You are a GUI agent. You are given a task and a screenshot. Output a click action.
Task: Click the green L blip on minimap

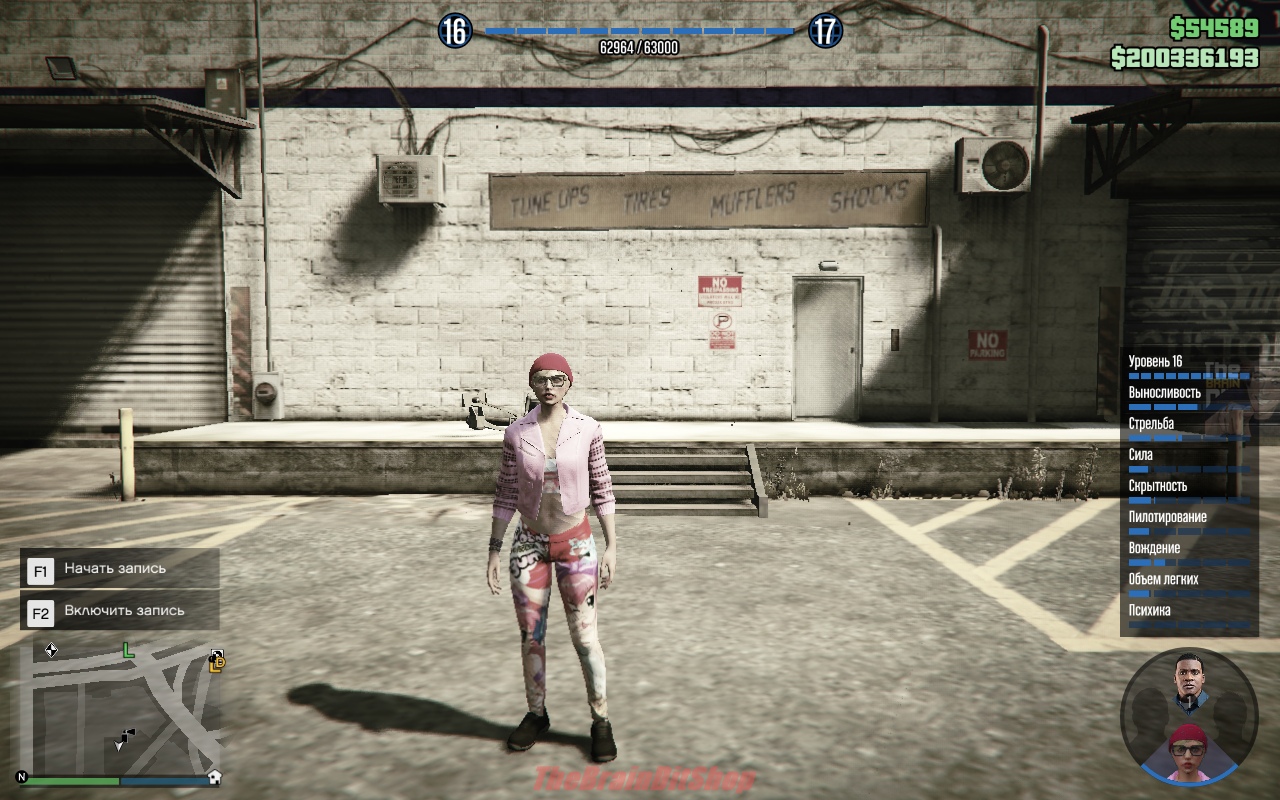point(128,651)
